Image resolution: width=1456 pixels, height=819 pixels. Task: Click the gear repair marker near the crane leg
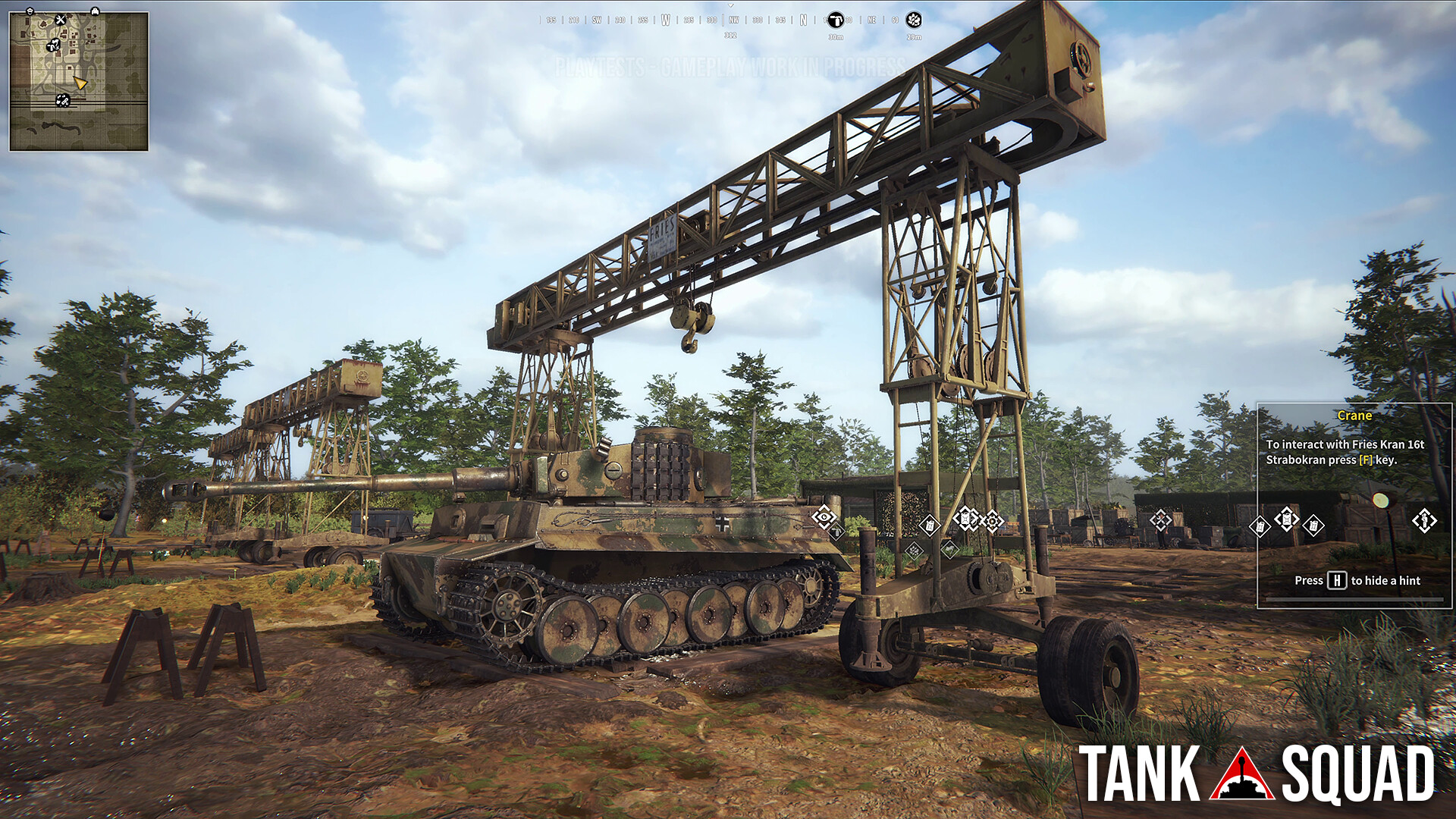pos(992,519)
